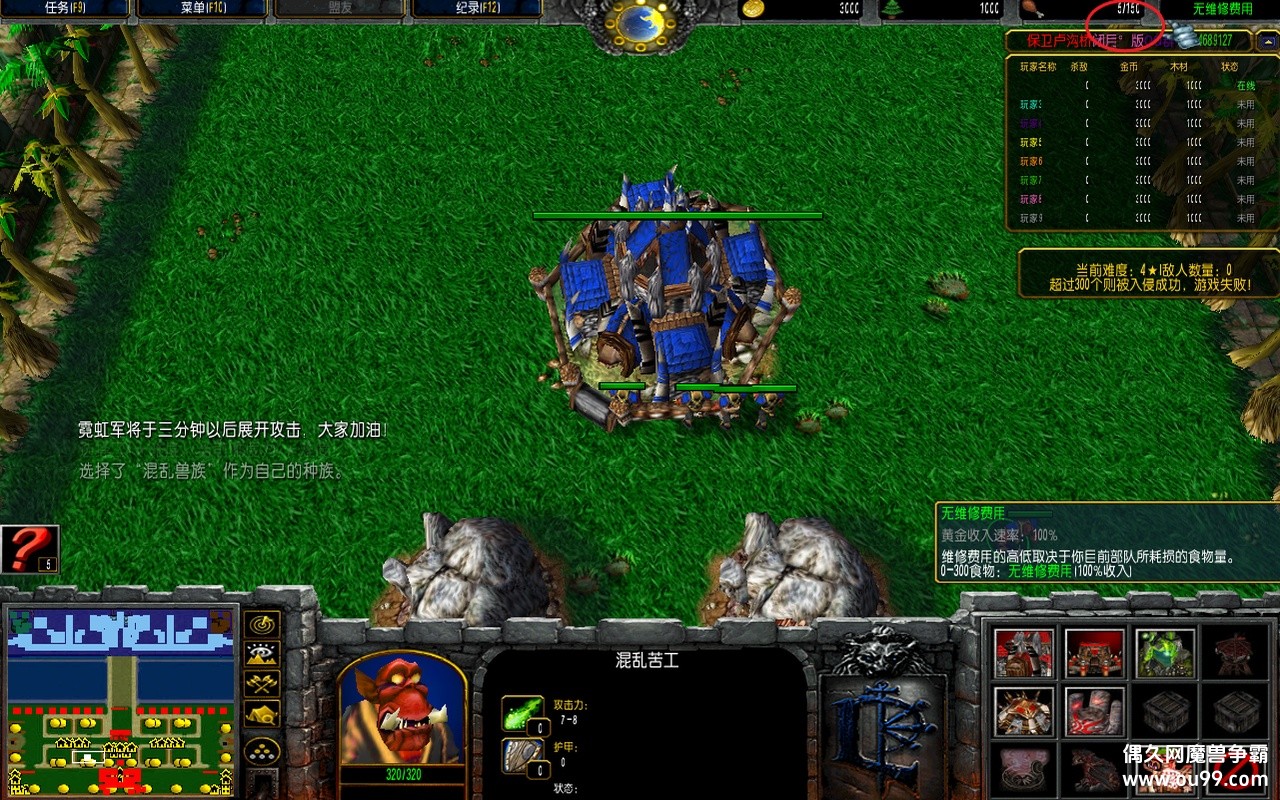Select the red orc peon portrait

(402, 712)
